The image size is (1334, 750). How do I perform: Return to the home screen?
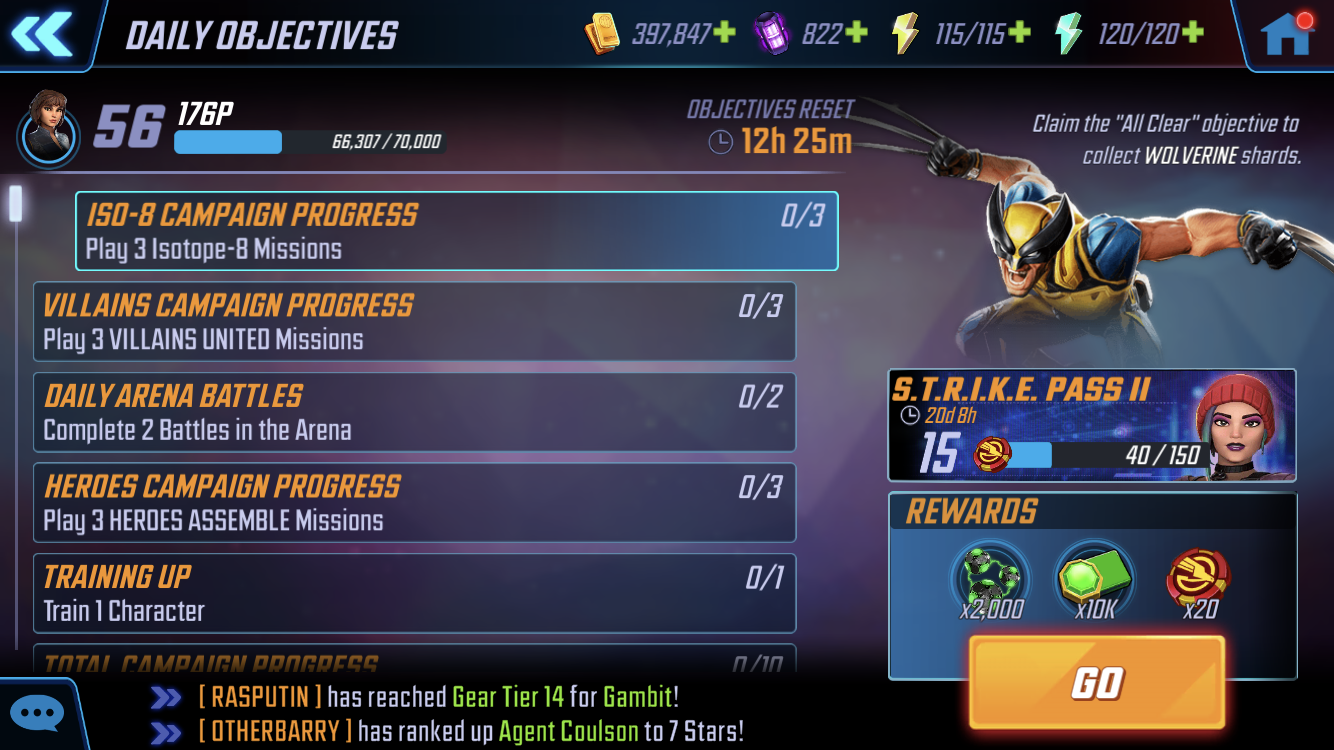[x=1286, y=34]
